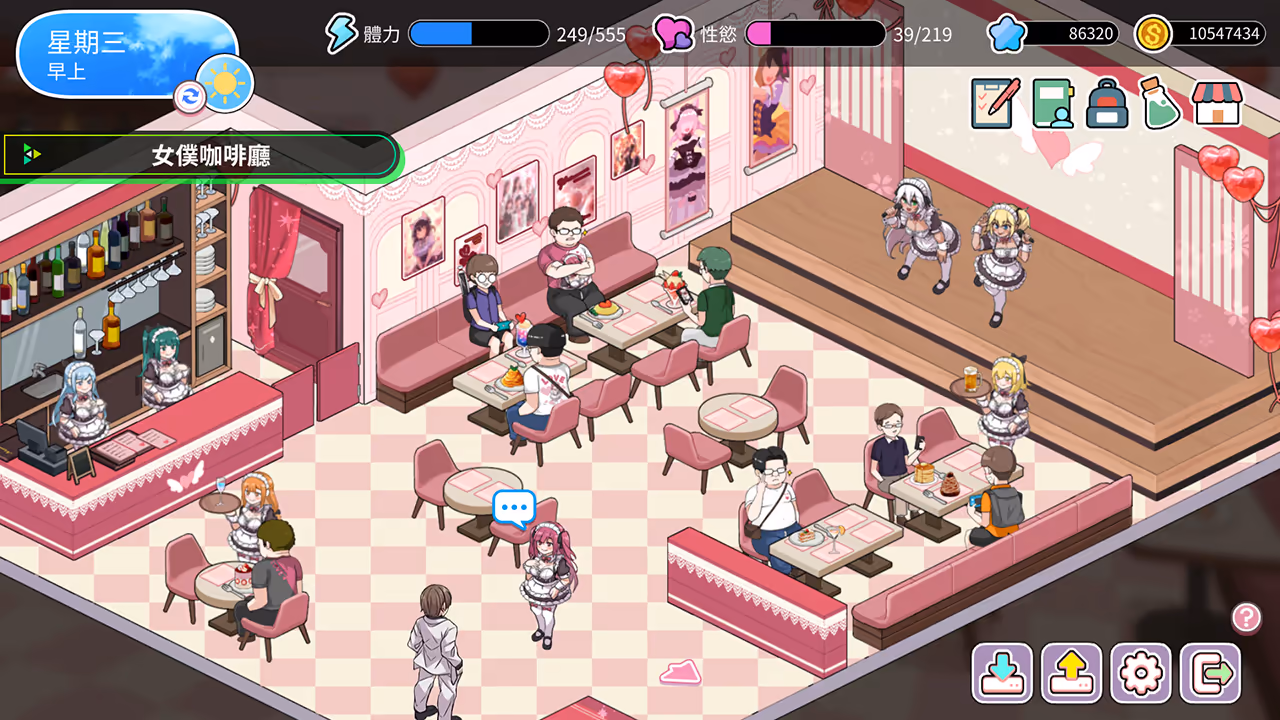1280x720 pixels.
Task: Click the gold coin currency icon
Action: click(x=1155, y=33)
